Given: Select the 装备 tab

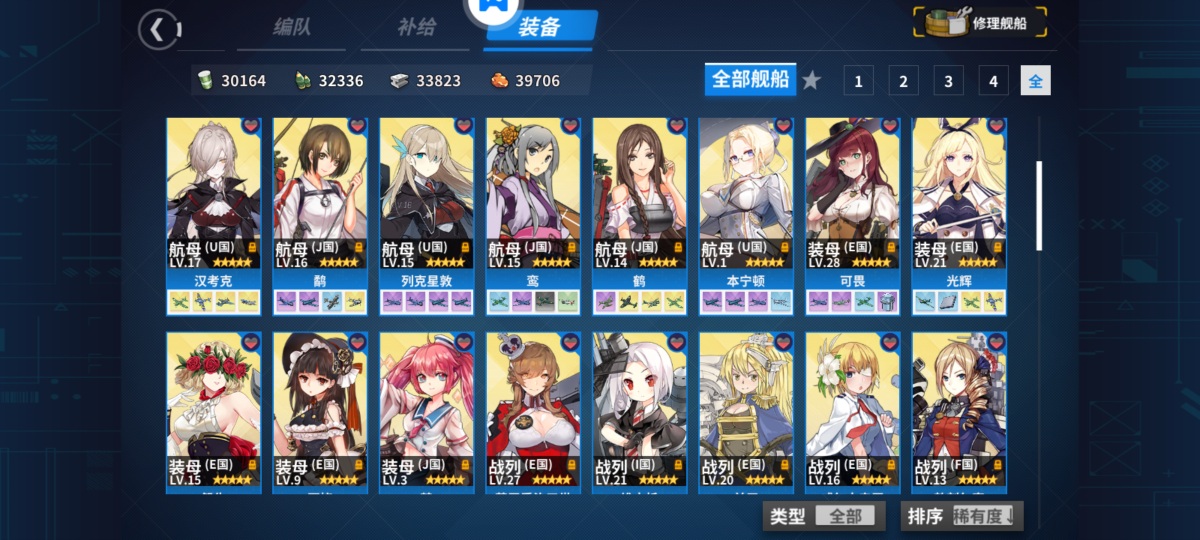Looking at the screenshot, I should [539, 28].
